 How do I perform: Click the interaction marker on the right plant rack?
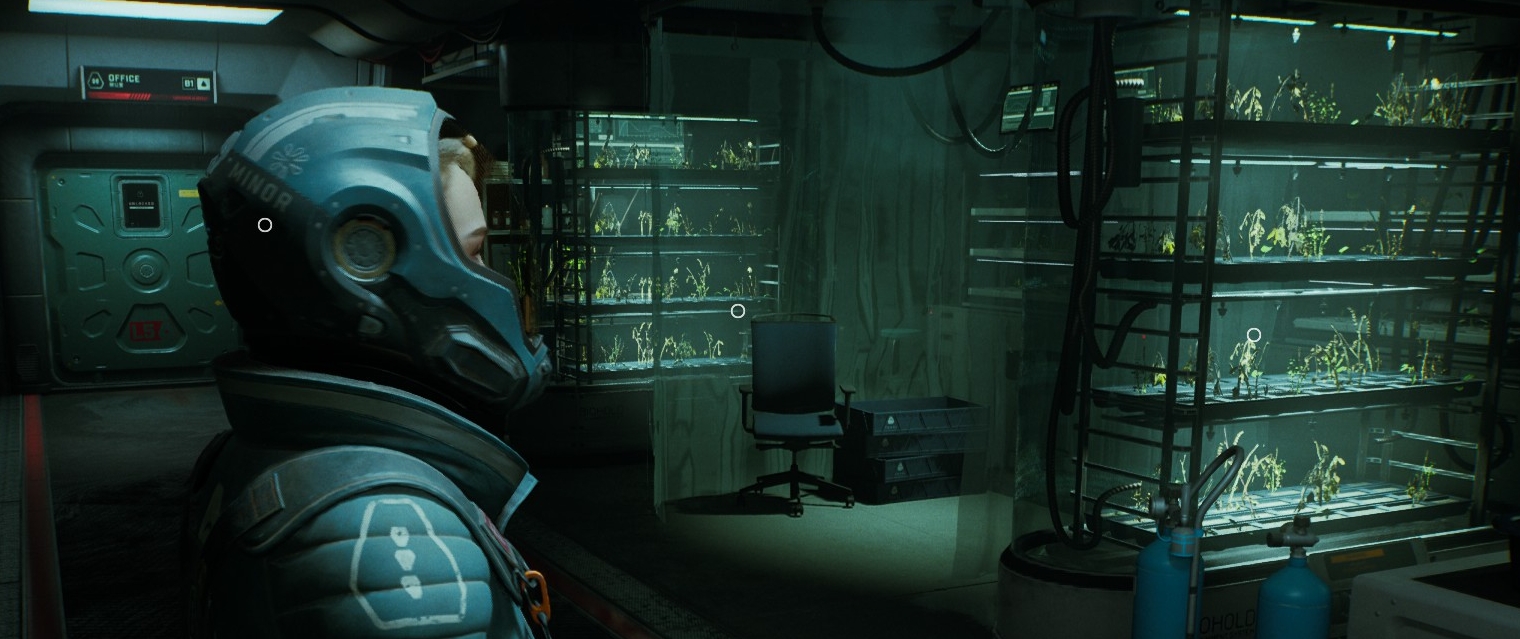coord(1254,335)
